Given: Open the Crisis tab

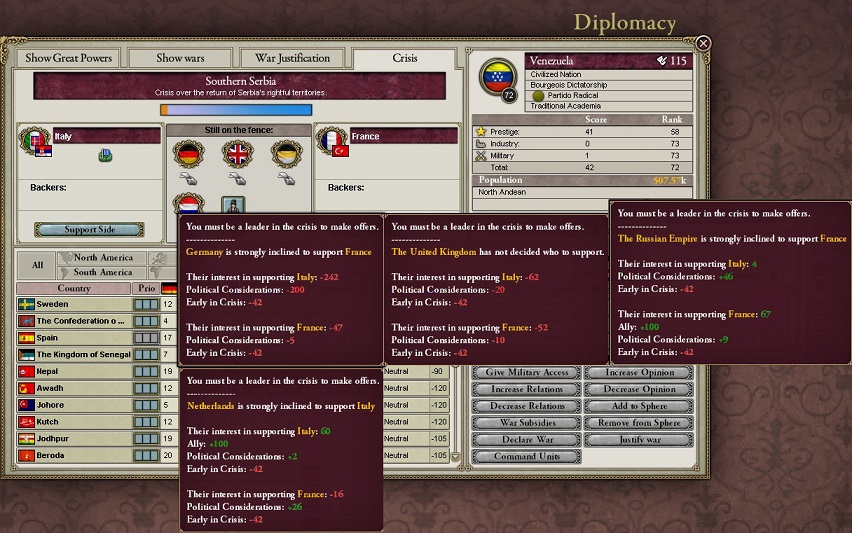Looking at the screenshot, I should point(404,58).
